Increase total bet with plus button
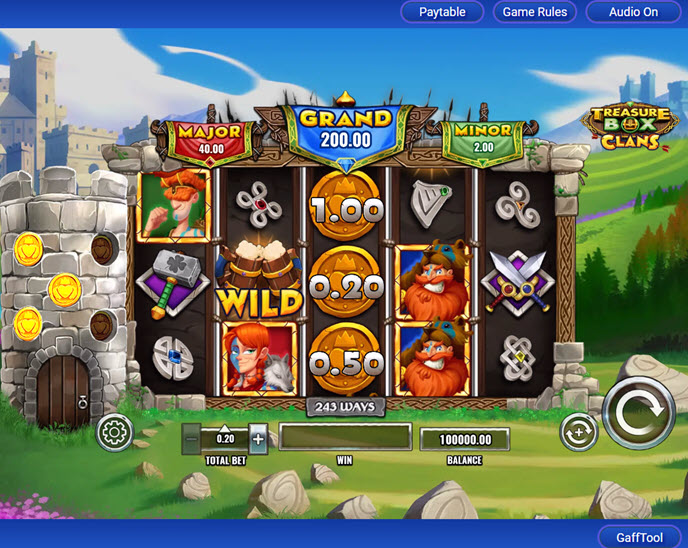Screen dimensions: 688x548 tap(258, 438)
